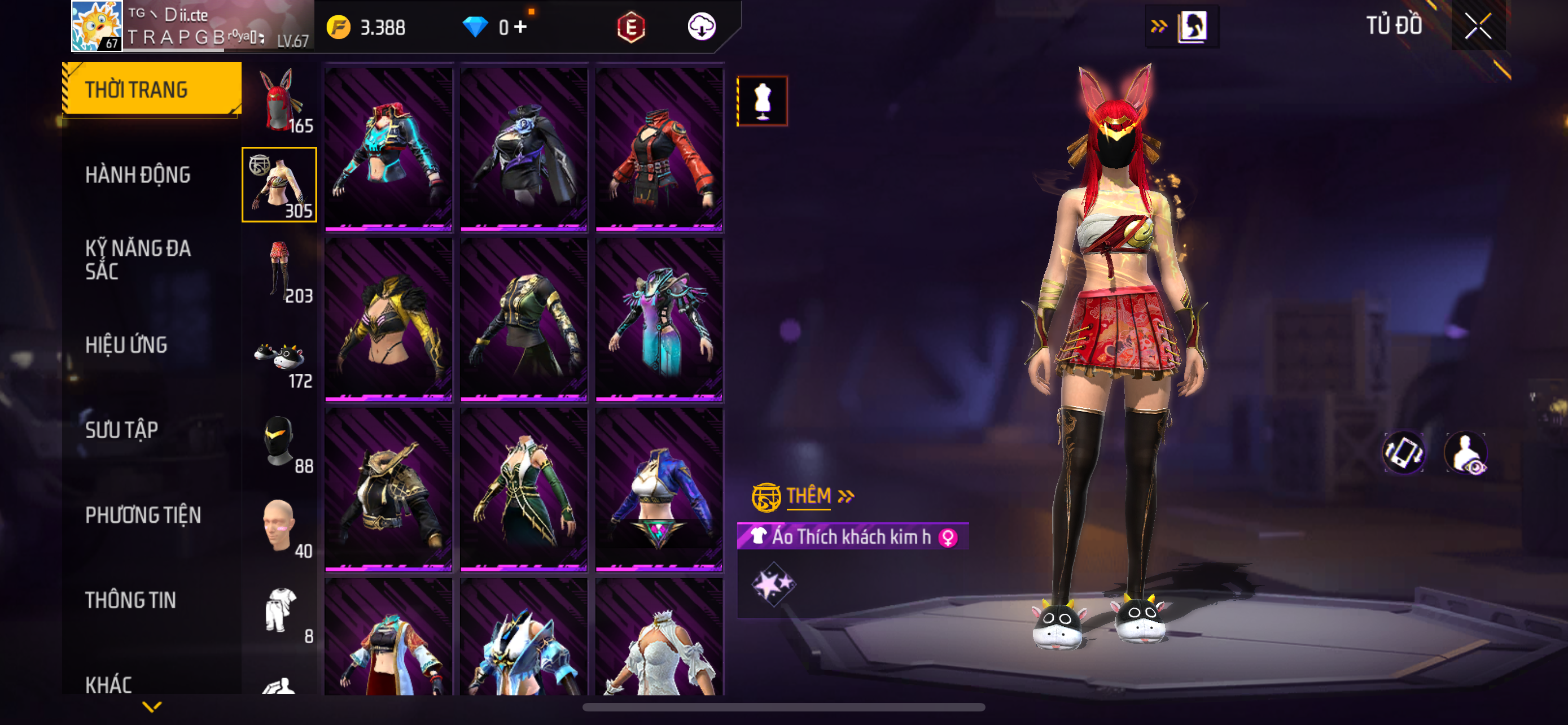Open the black mask subcategory
The image size is (1568, 725).
(279, 441)
